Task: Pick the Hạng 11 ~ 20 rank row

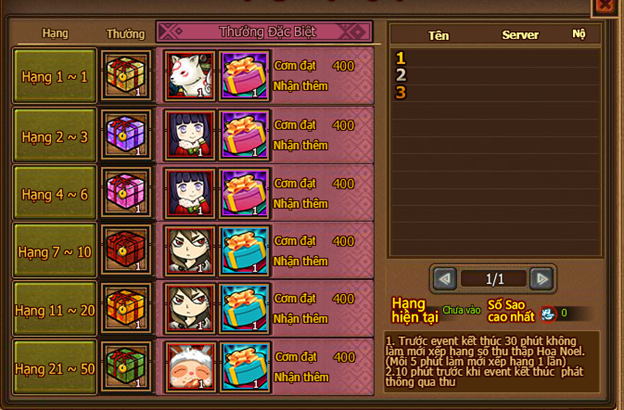Action: click(53, 310)
